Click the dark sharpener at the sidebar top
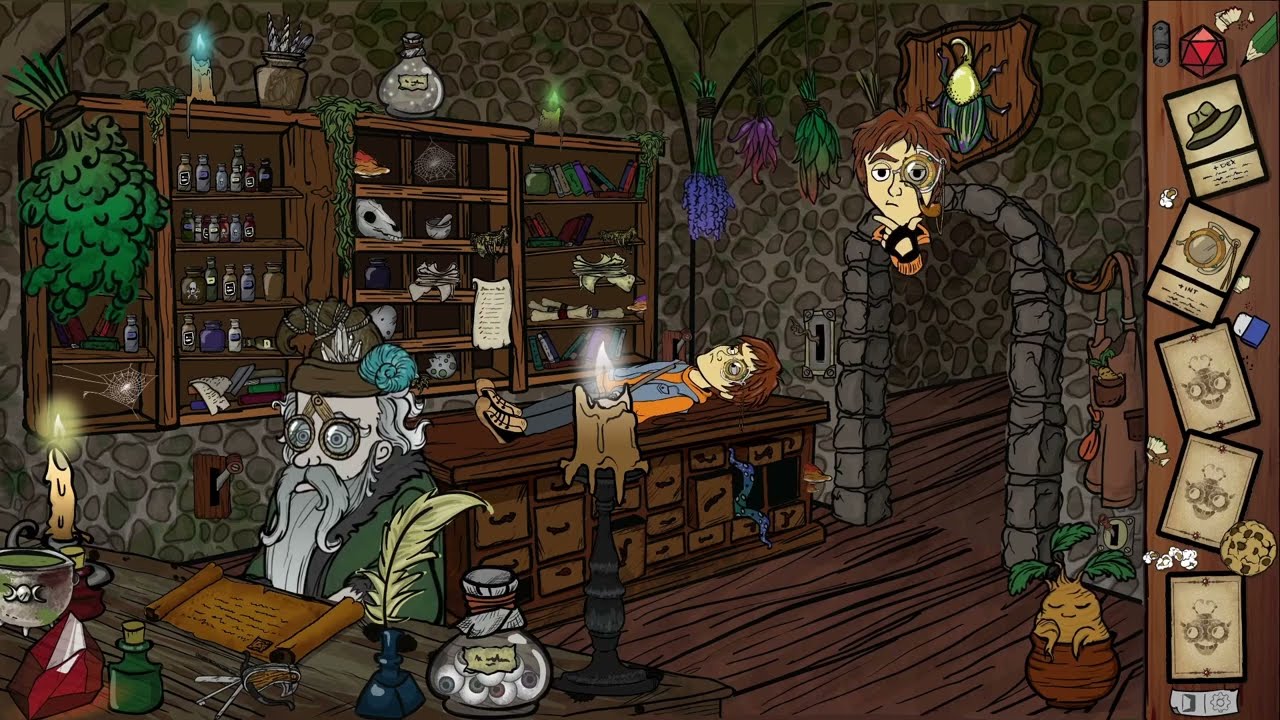1280x720 pixels. [x=1163, y=42]
